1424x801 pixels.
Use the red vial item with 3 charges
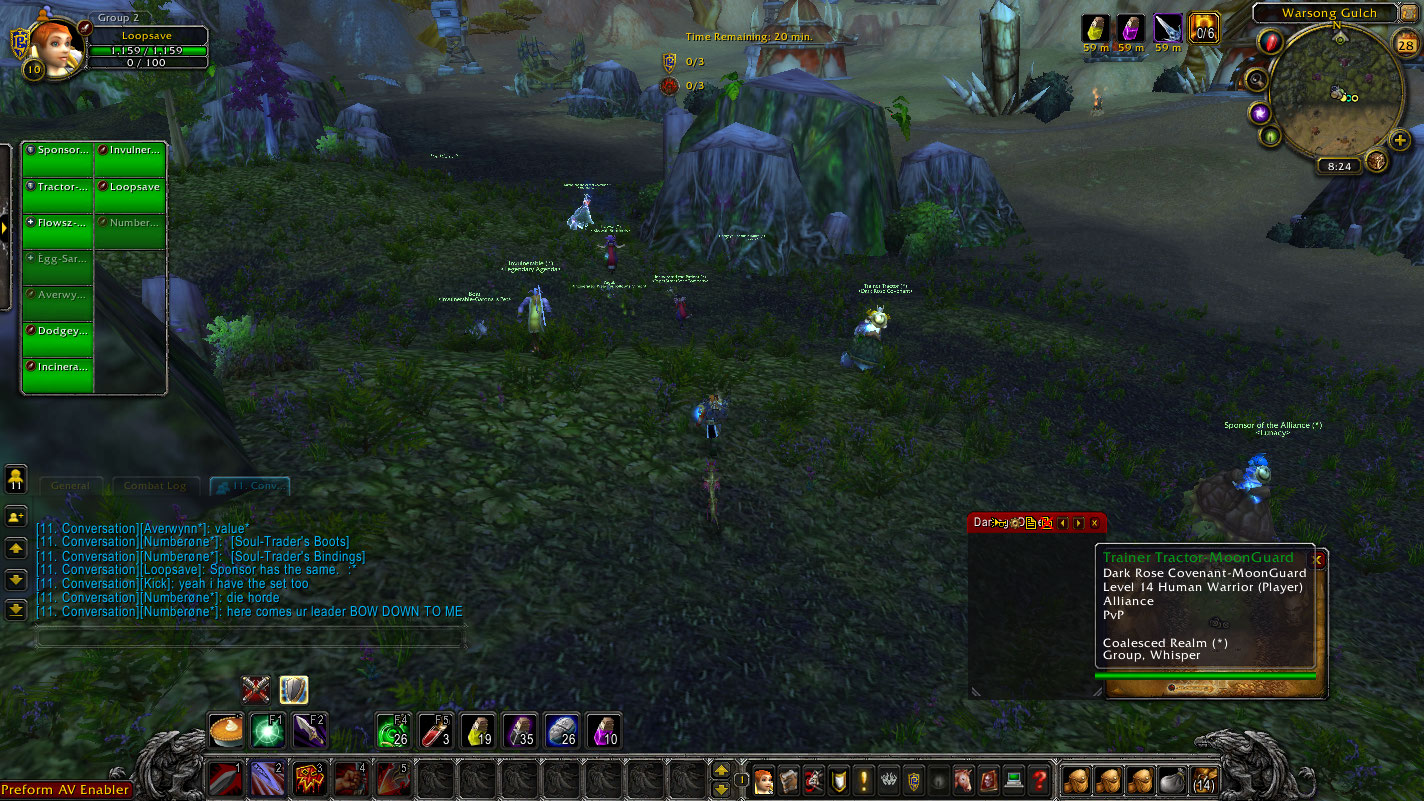[434, 730]
